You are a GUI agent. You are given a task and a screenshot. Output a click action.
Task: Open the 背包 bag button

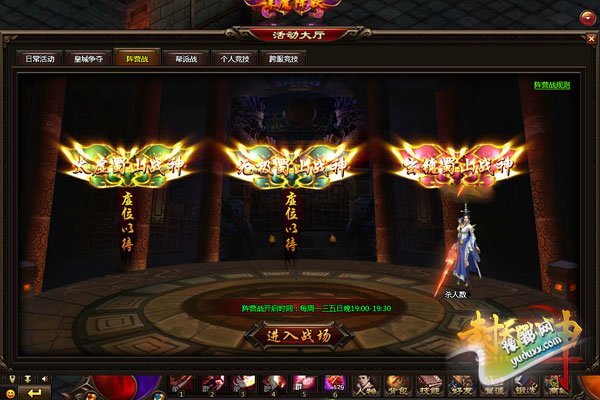(x=397, y=383)
